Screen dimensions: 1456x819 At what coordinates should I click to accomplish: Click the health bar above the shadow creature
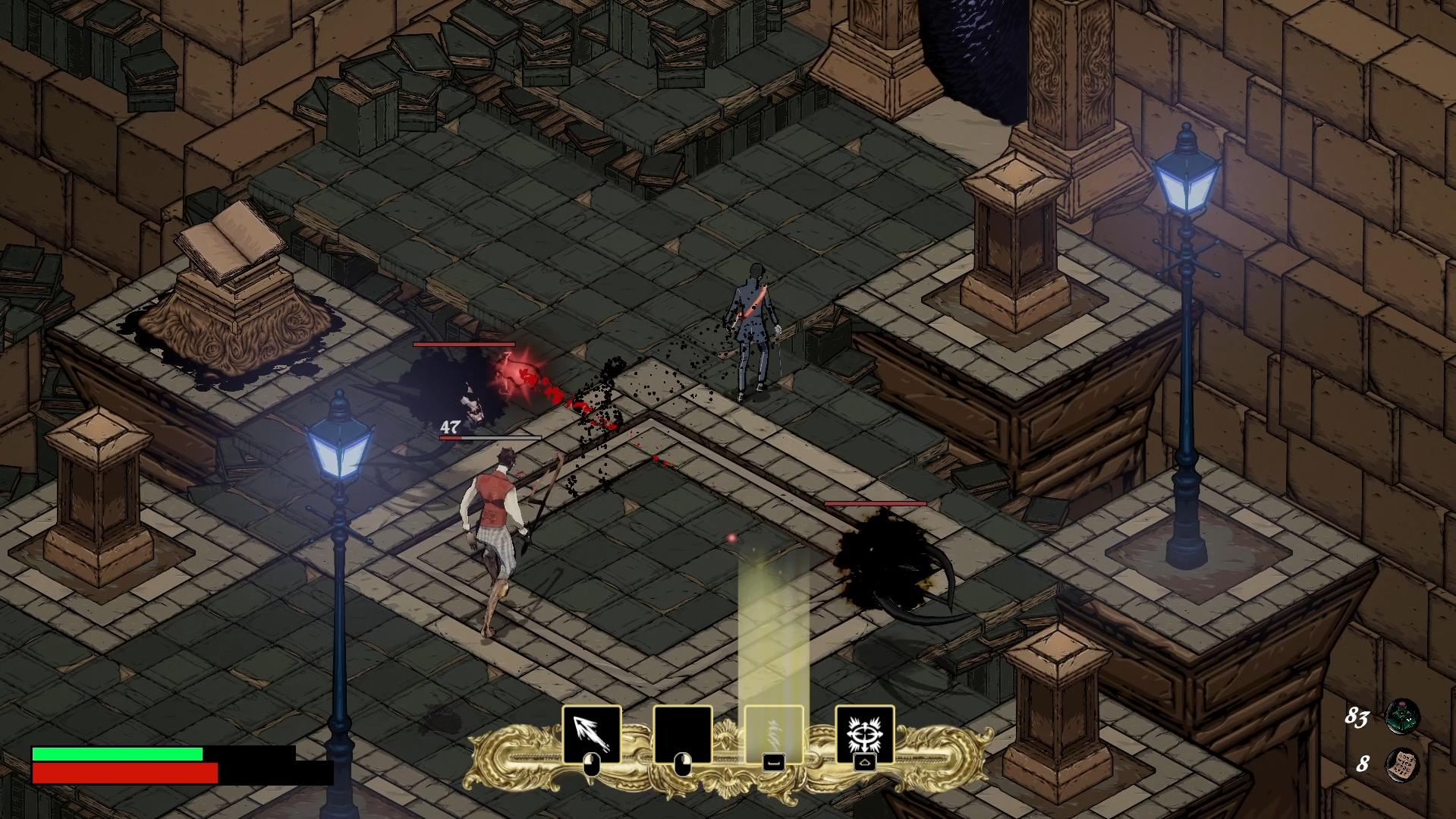click(x=873, y=503)
